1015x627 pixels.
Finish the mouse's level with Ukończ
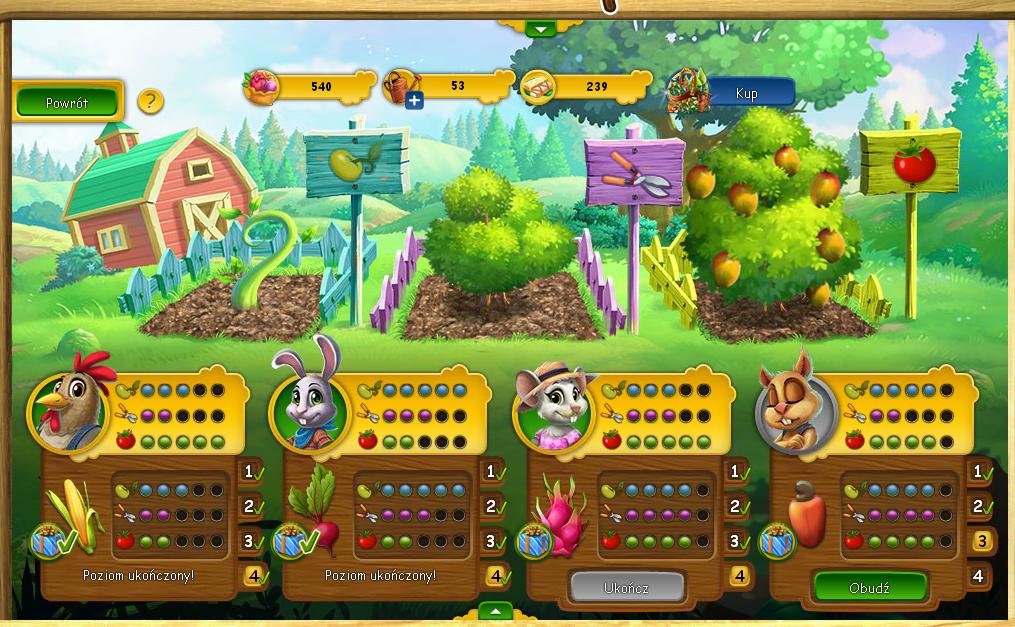tap(627, 587)
